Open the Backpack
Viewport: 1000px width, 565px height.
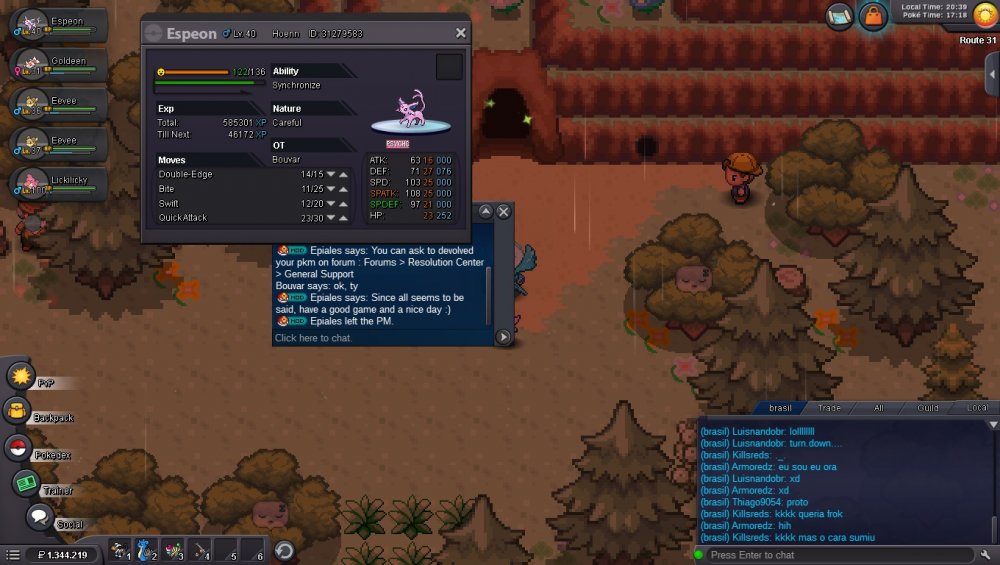[x=17, y=411]
